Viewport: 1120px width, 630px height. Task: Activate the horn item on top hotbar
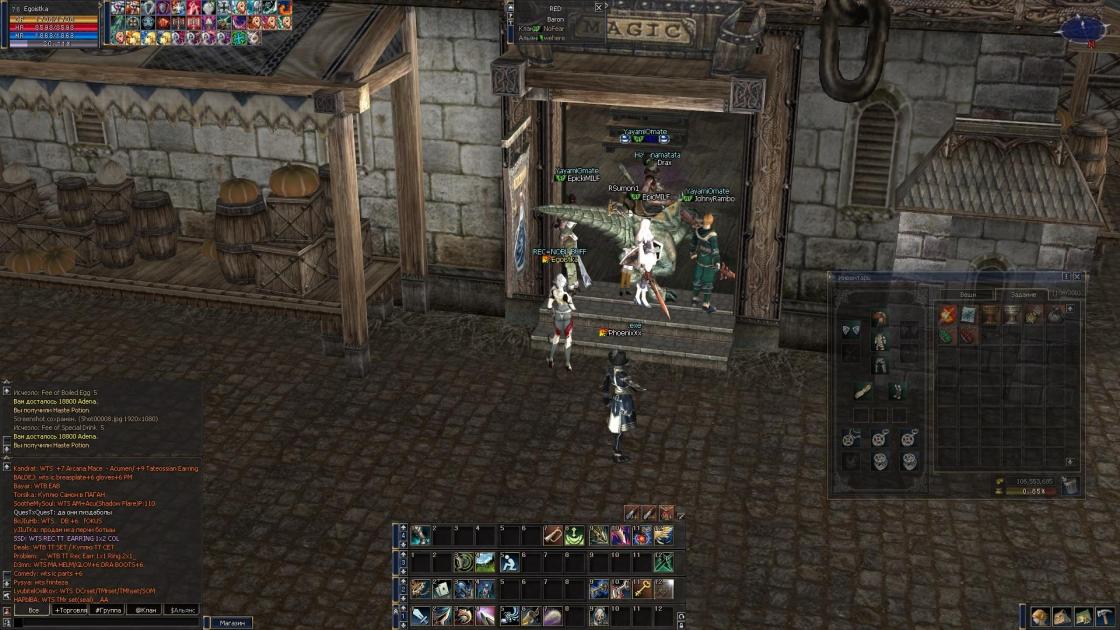pos(553,536)
